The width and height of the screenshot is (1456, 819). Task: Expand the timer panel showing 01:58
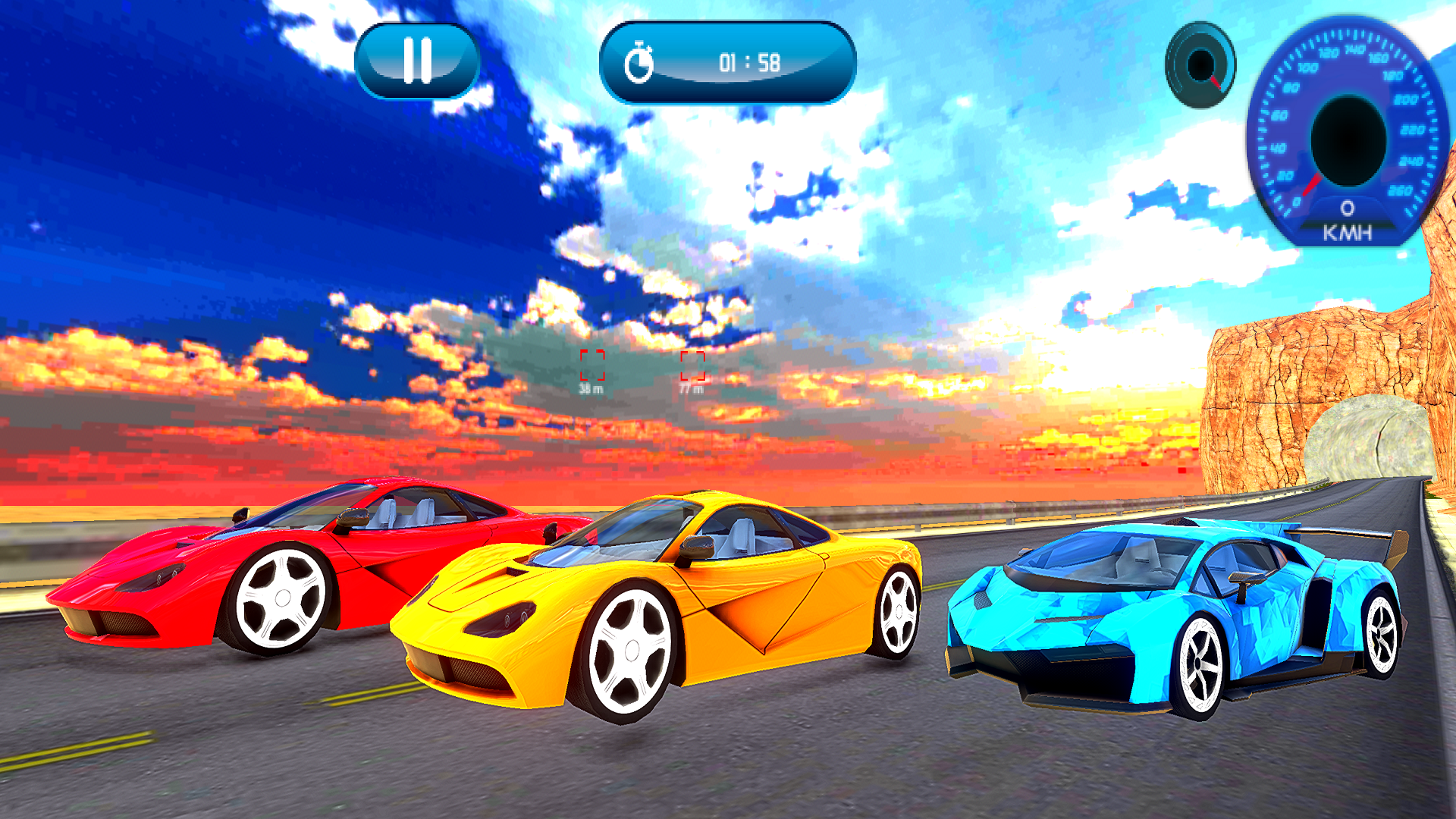(x=728, y=63)
